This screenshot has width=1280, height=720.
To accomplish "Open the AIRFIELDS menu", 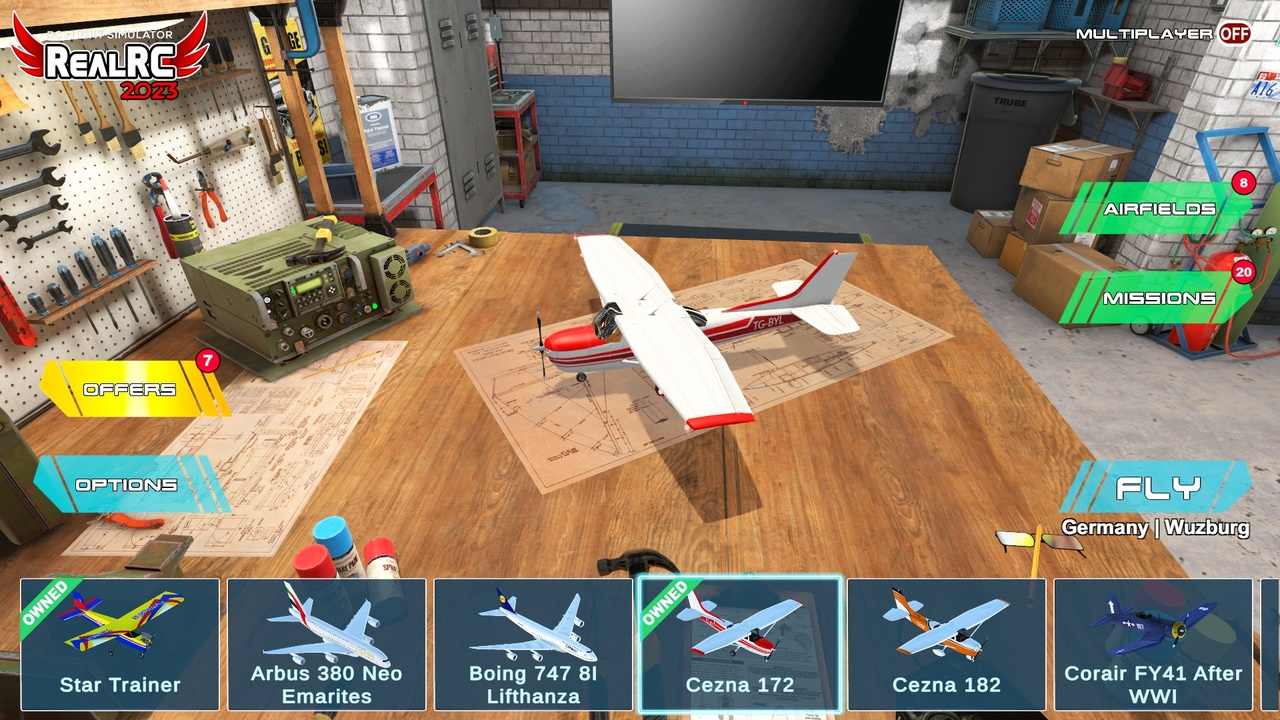I will pyautogui.click(x=1160, y=210).
